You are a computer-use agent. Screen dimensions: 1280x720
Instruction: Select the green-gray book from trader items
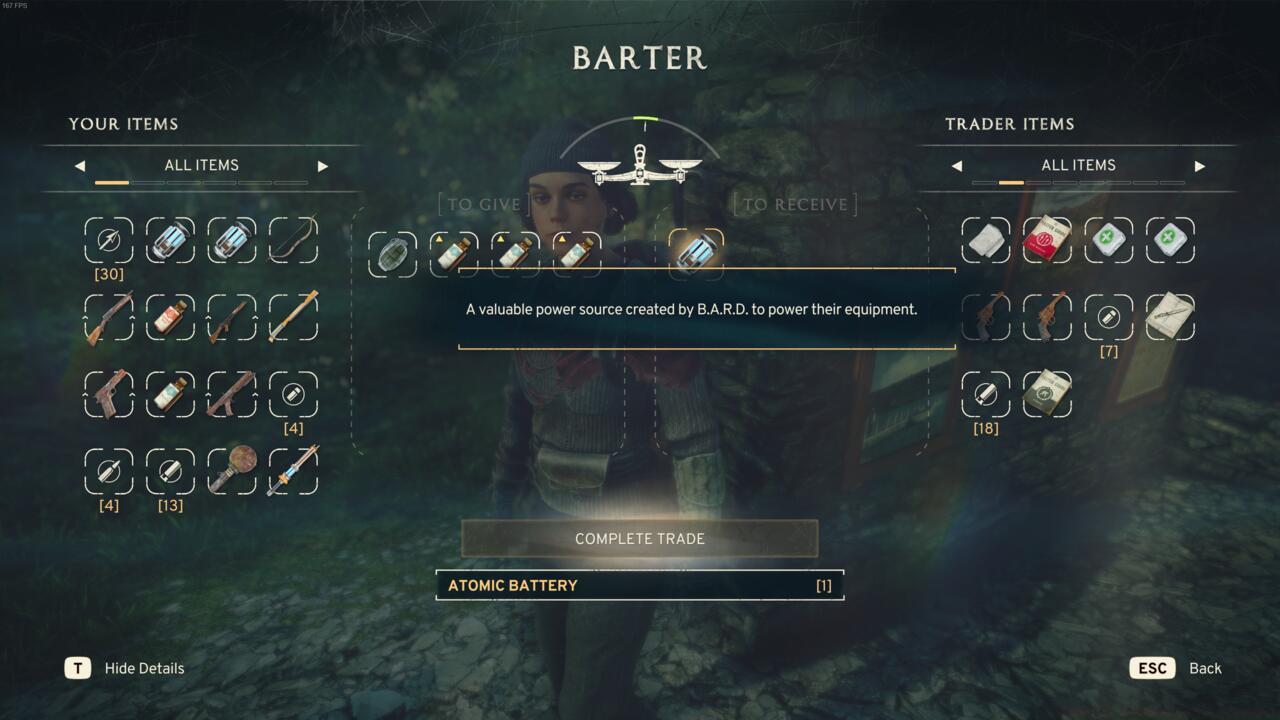[1047, 394]
